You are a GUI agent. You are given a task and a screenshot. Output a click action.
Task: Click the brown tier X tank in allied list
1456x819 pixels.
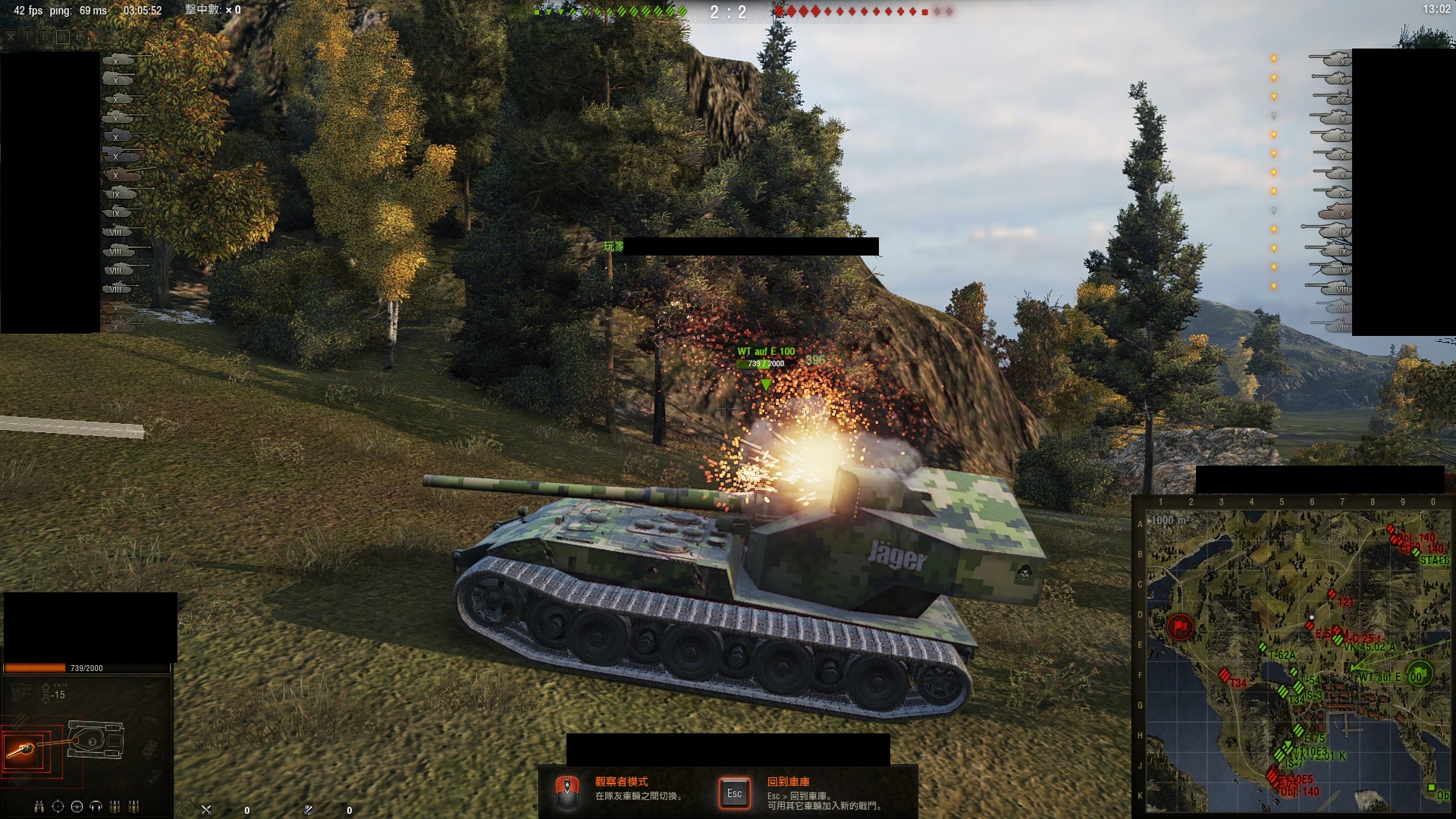coord(121,175)
